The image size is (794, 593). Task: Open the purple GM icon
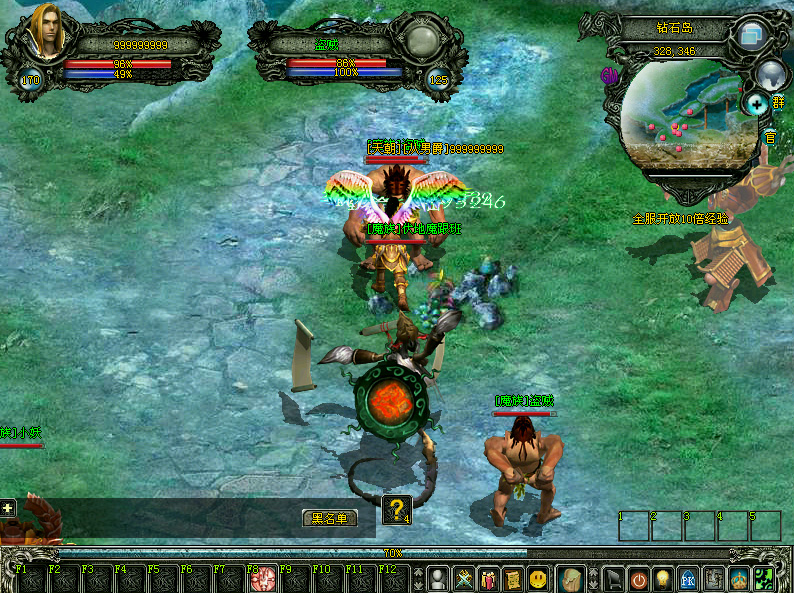(x=609, y=75)
